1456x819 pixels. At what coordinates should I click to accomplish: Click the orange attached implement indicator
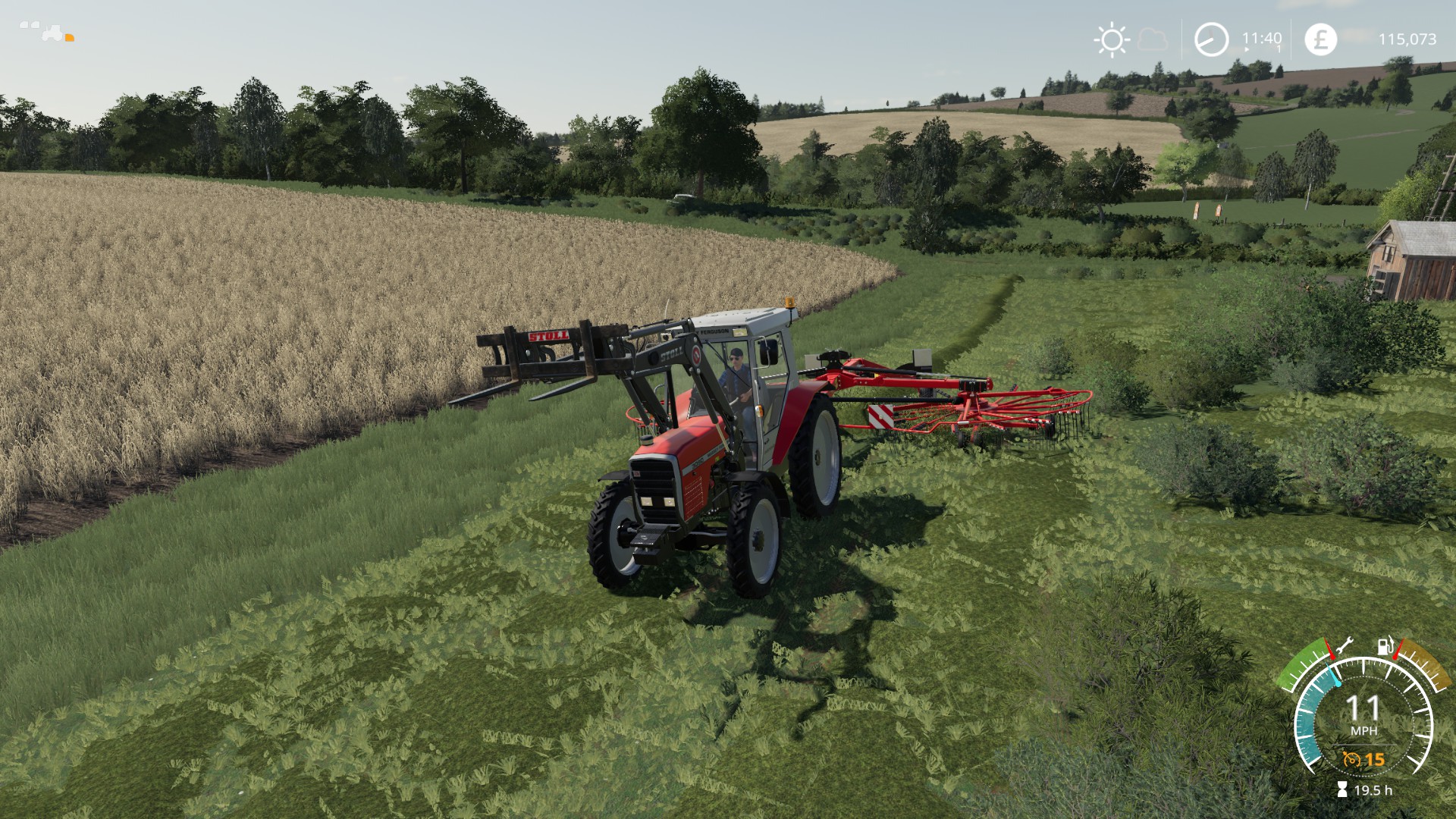pos(70,36)
